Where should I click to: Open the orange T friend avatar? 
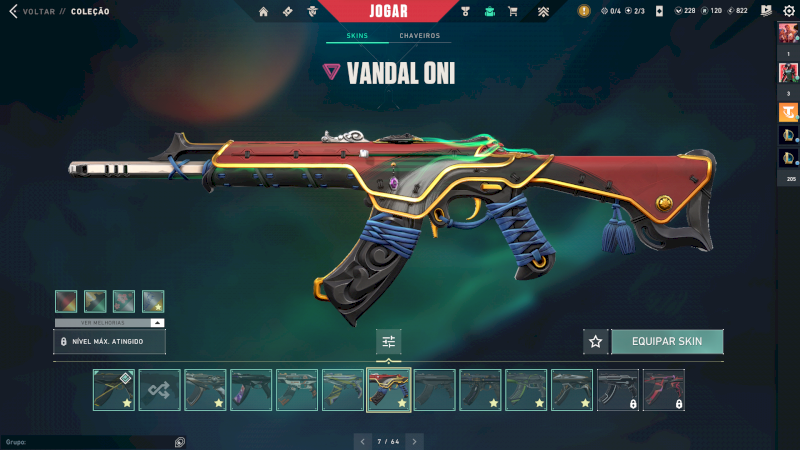coord(788,110)
